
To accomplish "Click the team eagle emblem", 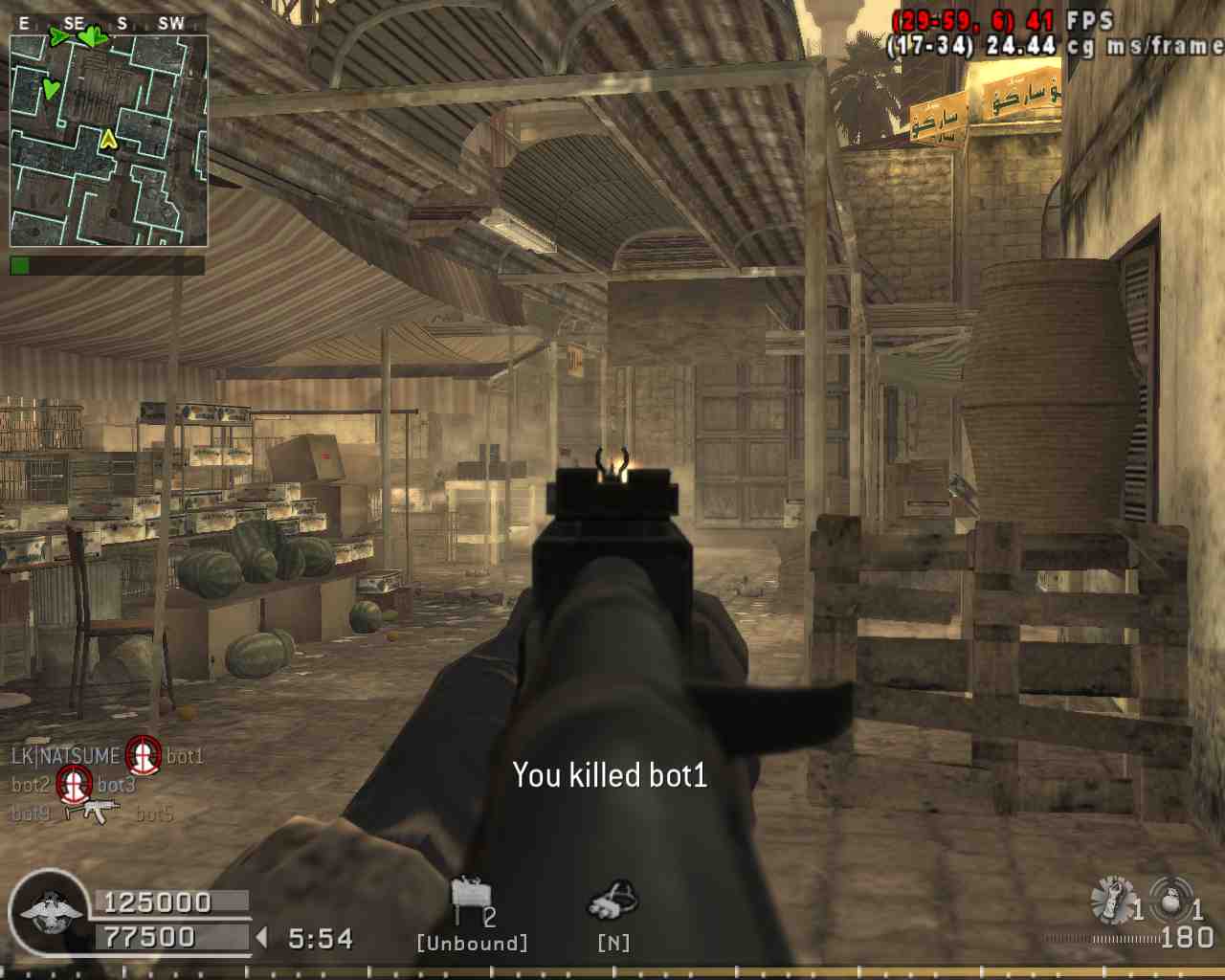I will click(50, 912).
